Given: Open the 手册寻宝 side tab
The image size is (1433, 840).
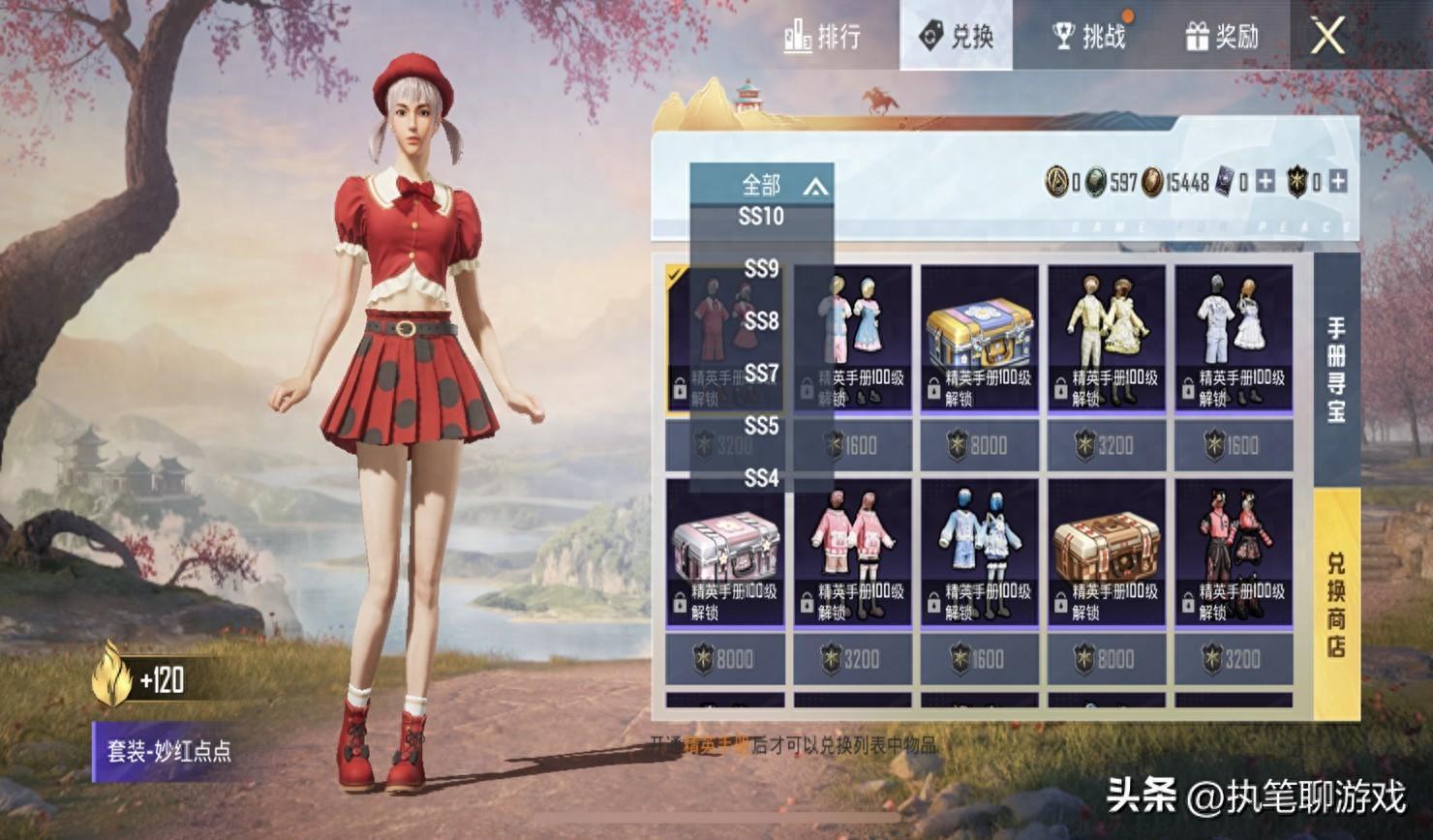Looking at the screenshot, I should [1336, 370].
